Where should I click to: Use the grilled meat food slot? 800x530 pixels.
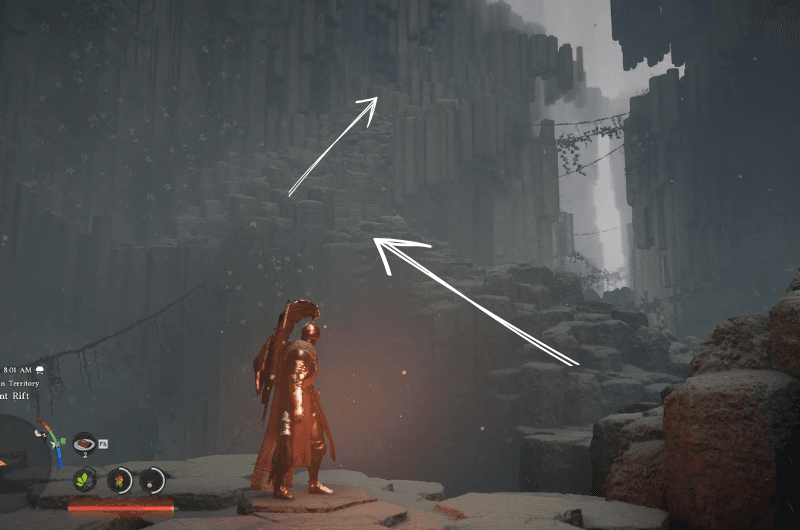coord(85,441)
